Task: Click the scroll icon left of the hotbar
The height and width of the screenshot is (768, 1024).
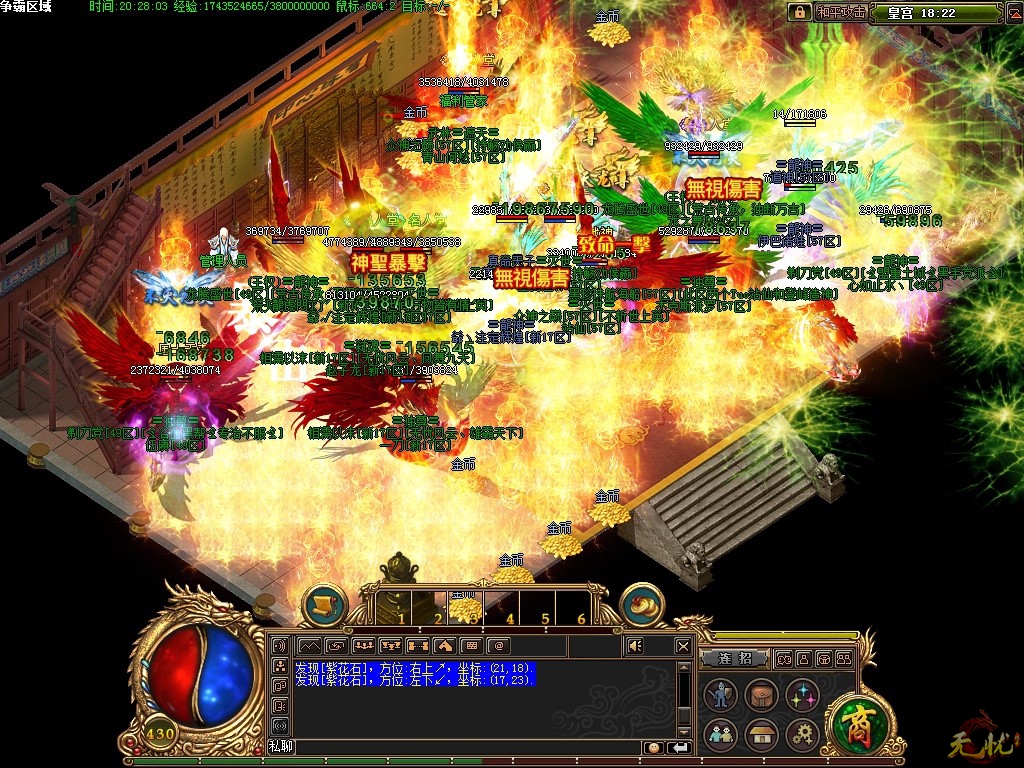Action: pyautogui.click(x=324, y=605)
